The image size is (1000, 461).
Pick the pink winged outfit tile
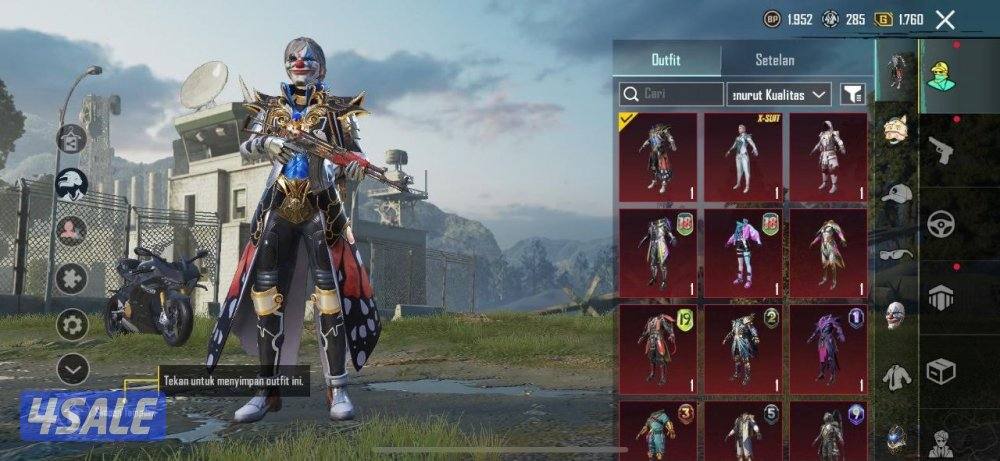click(743, 252)
